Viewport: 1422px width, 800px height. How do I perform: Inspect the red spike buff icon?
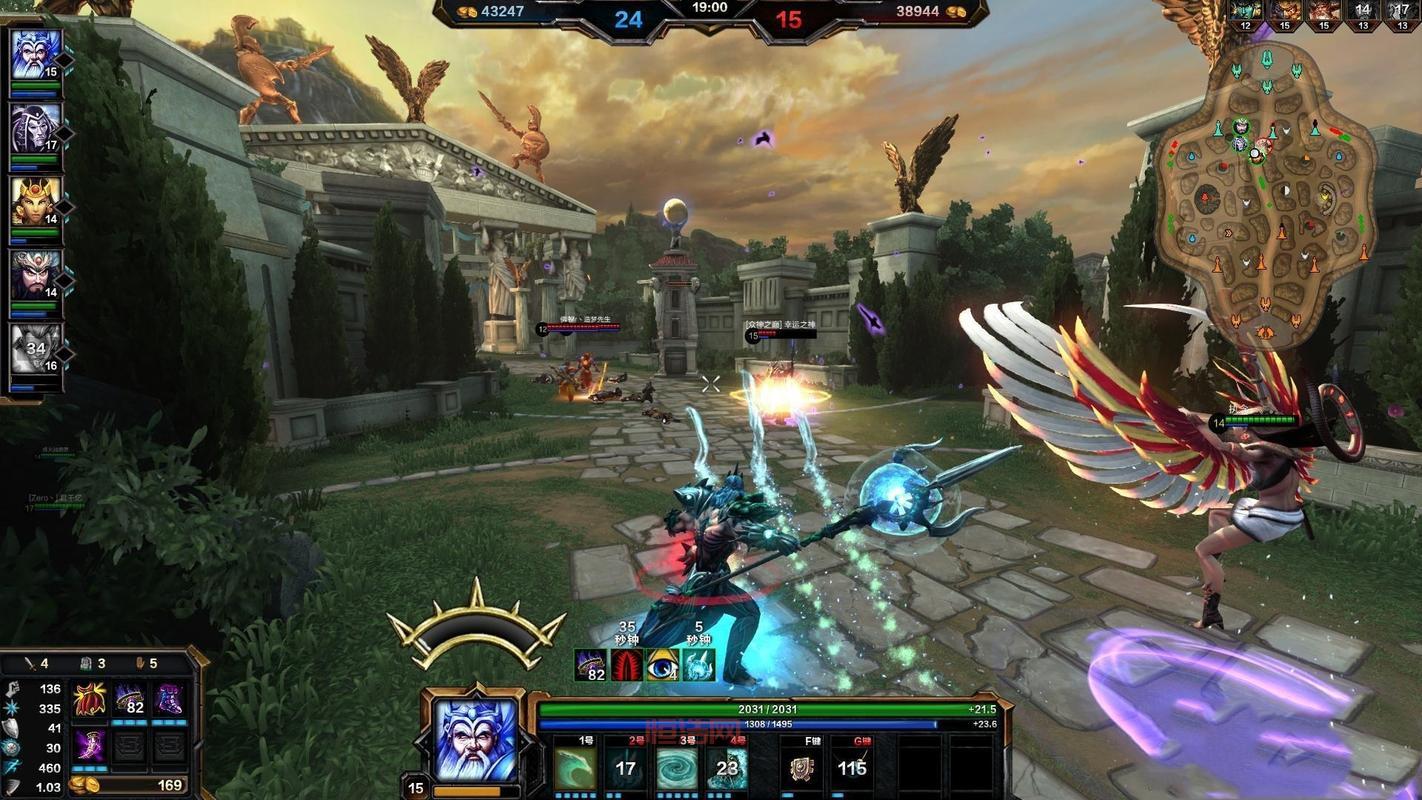click(627, 665)
